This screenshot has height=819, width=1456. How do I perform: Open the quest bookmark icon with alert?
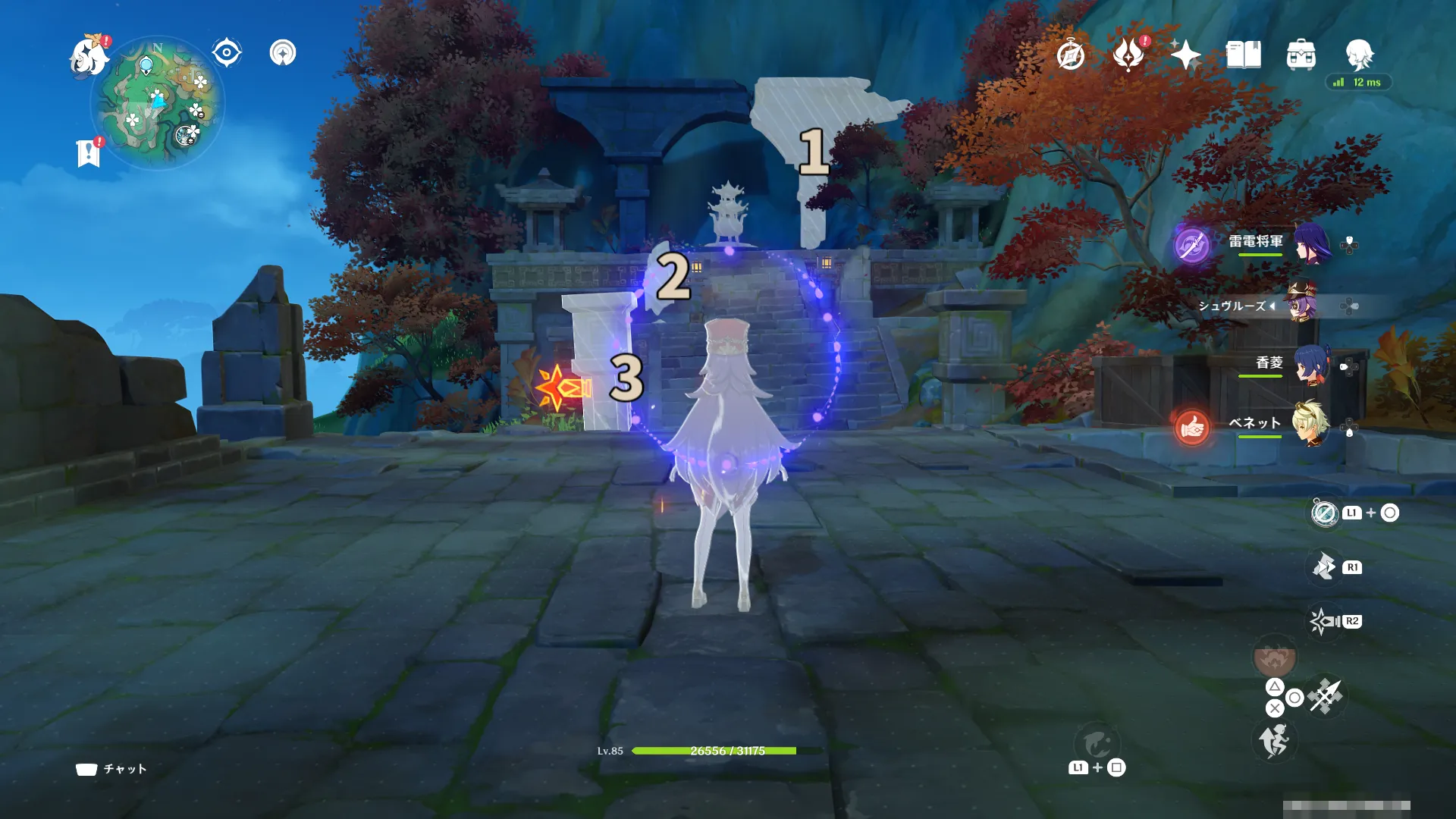tap(89, 153)
